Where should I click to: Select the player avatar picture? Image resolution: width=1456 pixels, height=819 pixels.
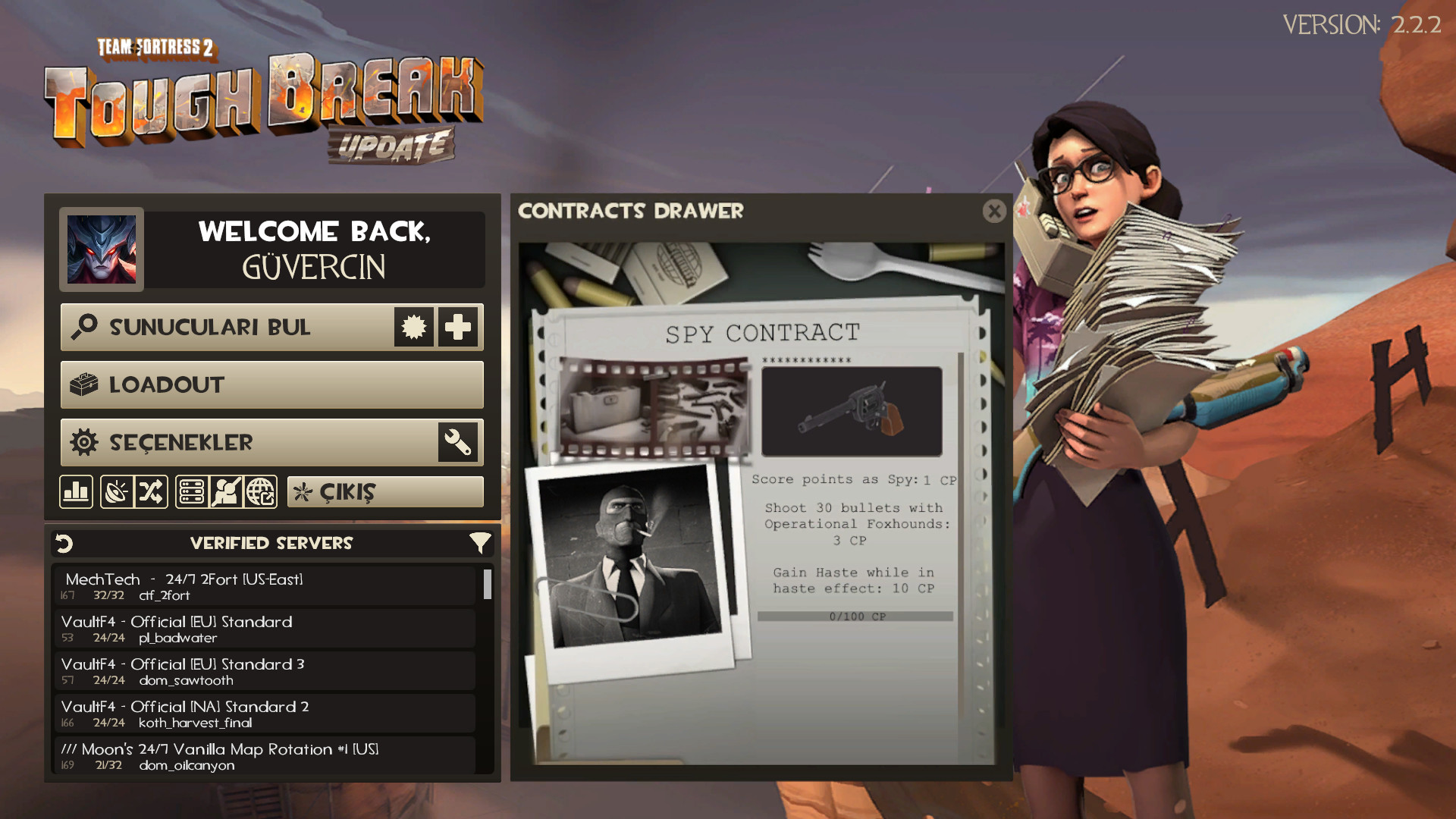tap(102, 249)
